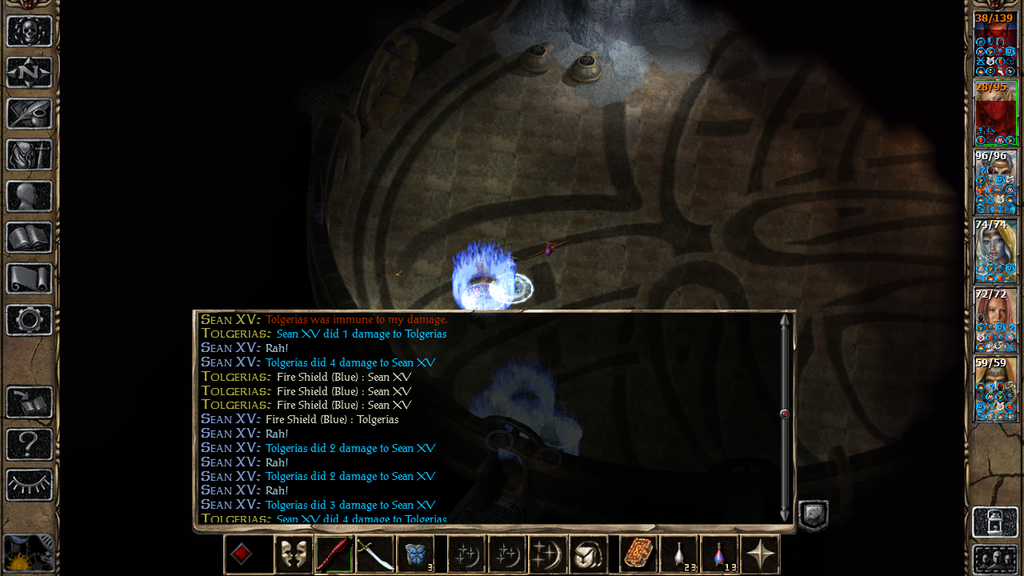Activate the twin masks ability button
Screen dimensions: 1024x576
click(292, 554)
